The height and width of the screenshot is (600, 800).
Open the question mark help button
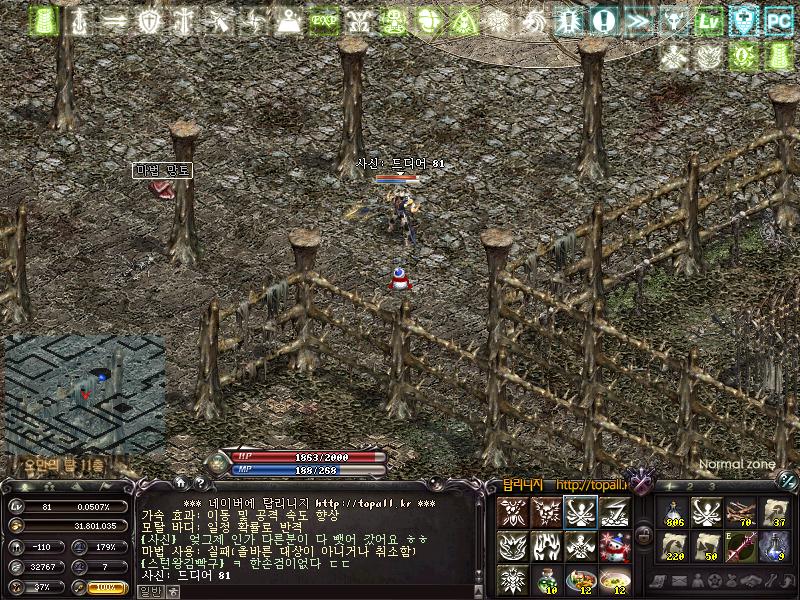(x=200, y=485)
